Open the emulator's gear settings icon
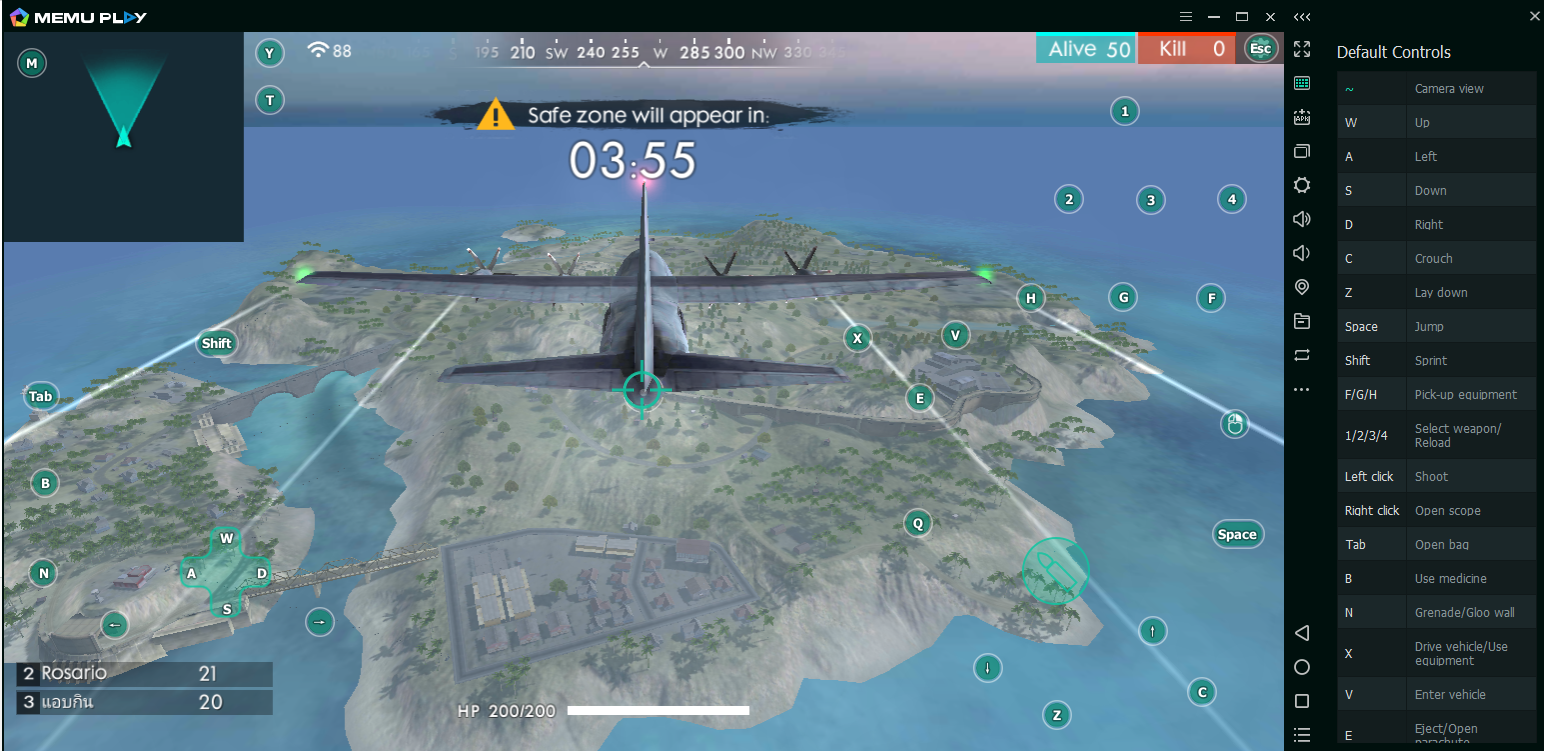 1302,185
